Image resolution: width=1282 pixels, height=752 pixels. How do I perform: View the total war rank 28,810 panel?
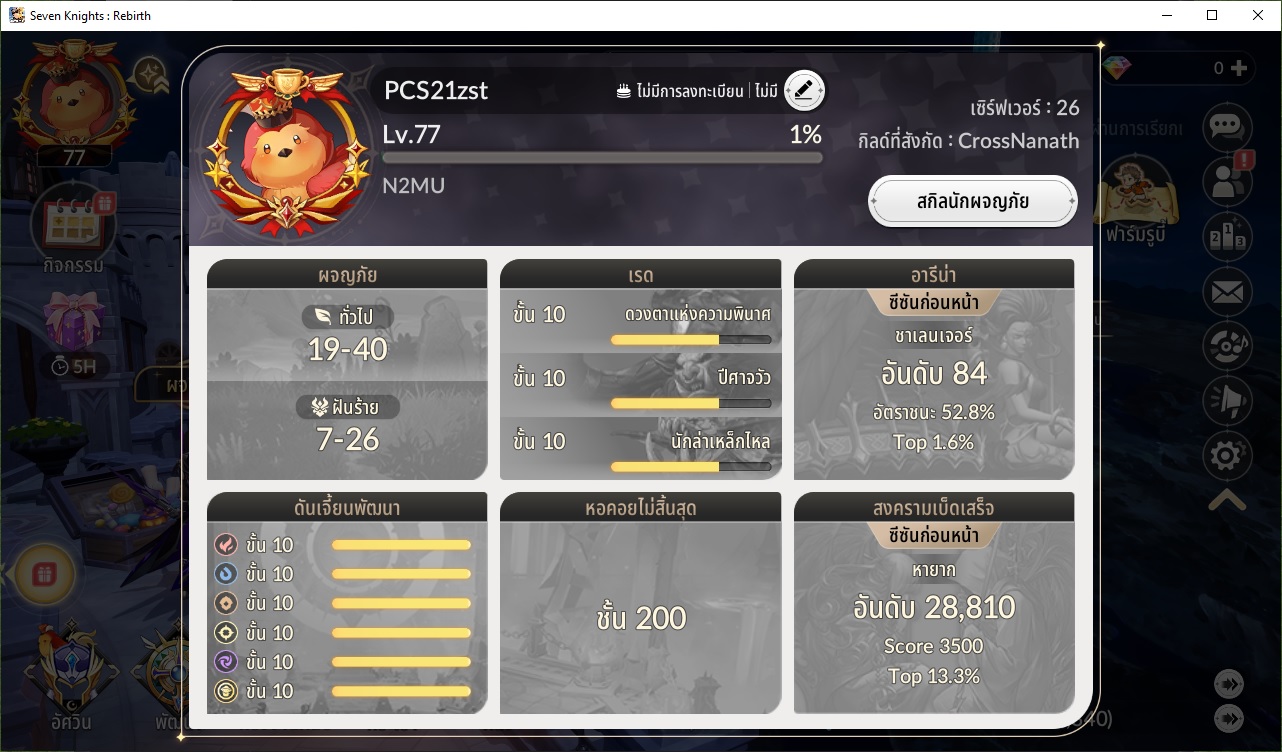click(934, 604)
